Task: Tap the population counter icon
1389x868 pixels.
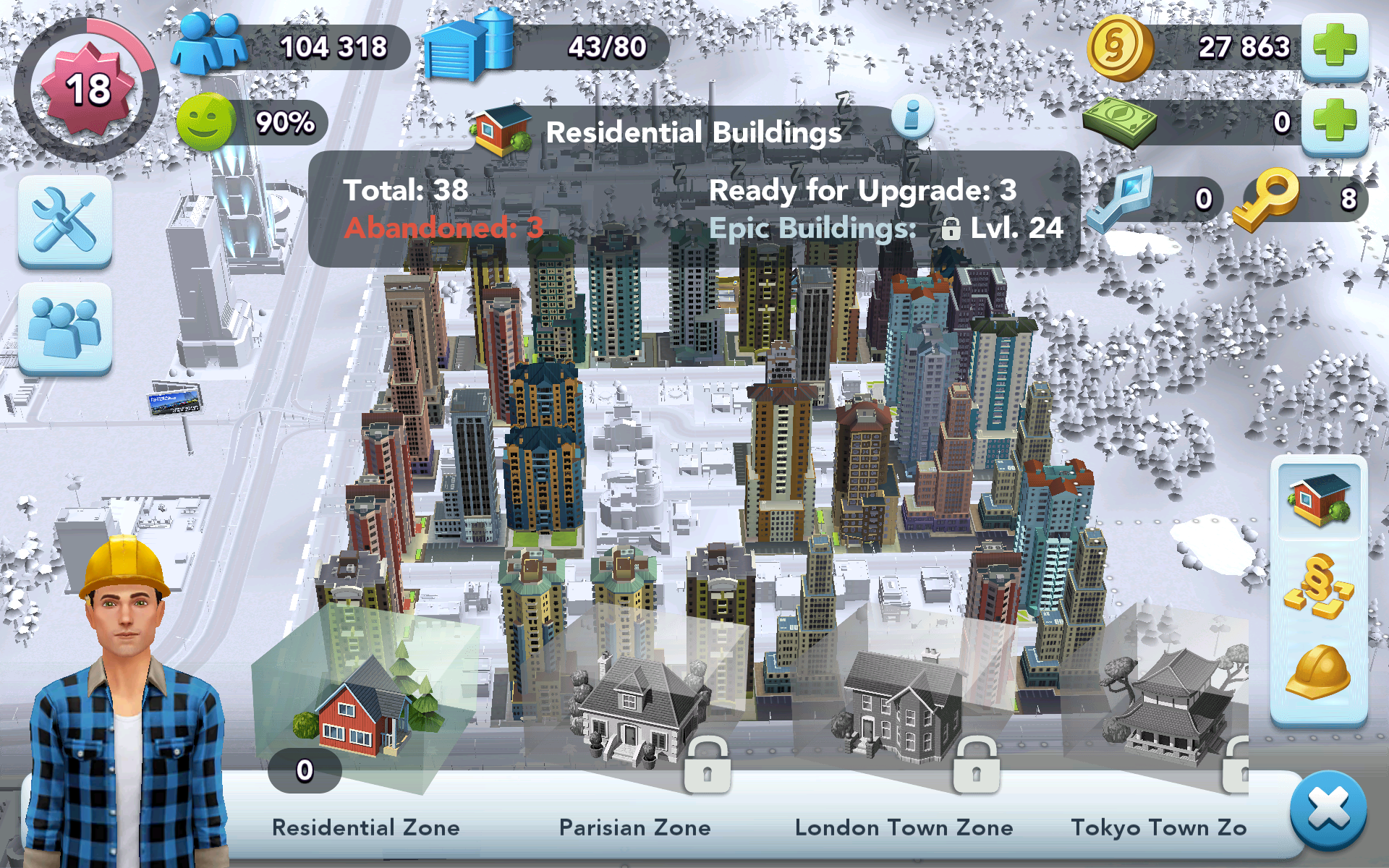Action: [210, 46]
